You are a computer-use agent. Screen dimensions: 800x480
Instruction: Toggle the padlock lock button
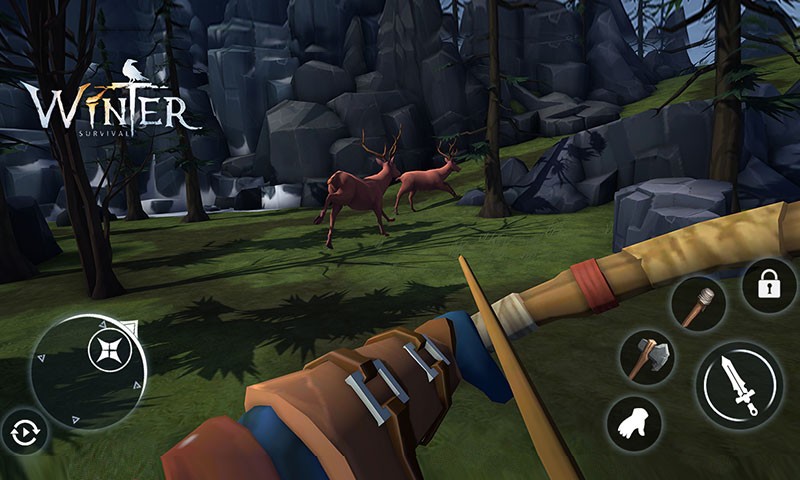coord(768,286)
